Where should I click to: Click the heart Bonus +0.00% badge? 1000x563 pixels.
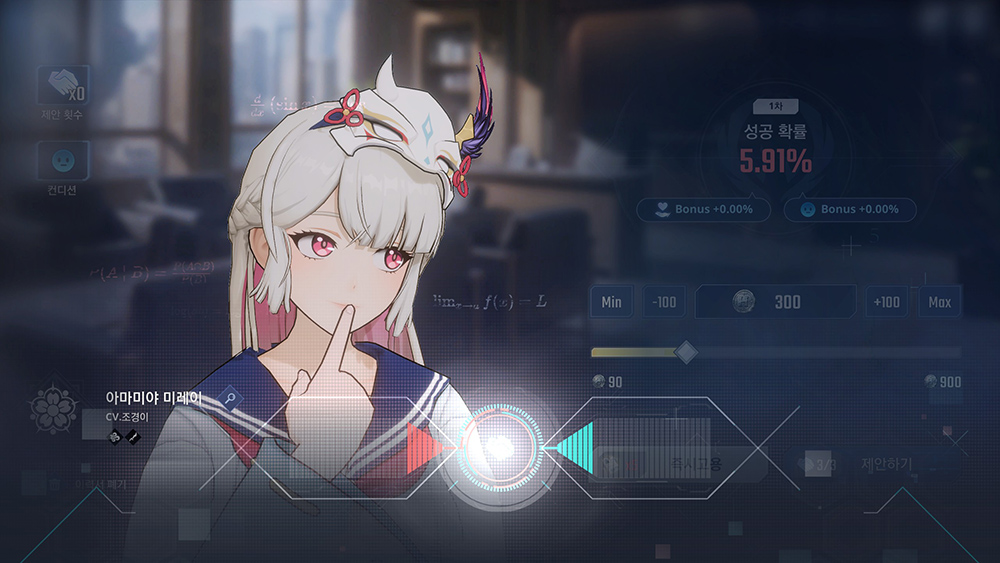point(703,210)
